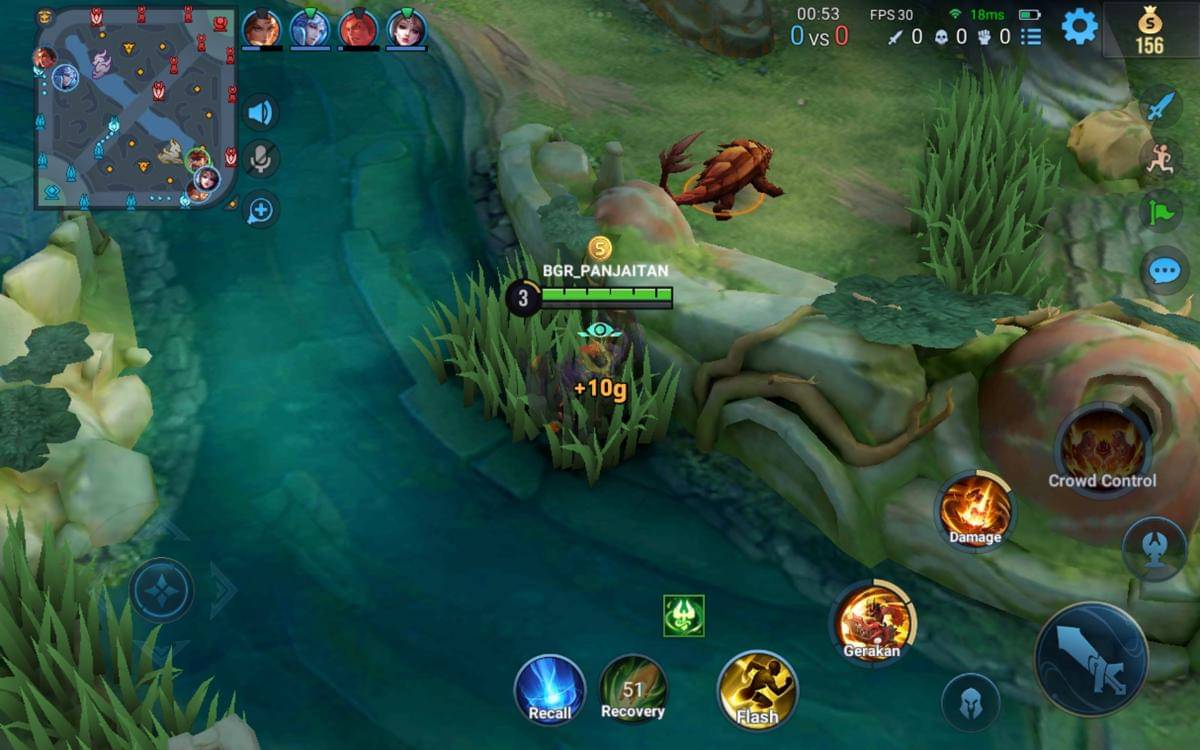Screen dimensions: 1200x750
Task: Send the running figure retreat signal
Action: click(1160, 158)
